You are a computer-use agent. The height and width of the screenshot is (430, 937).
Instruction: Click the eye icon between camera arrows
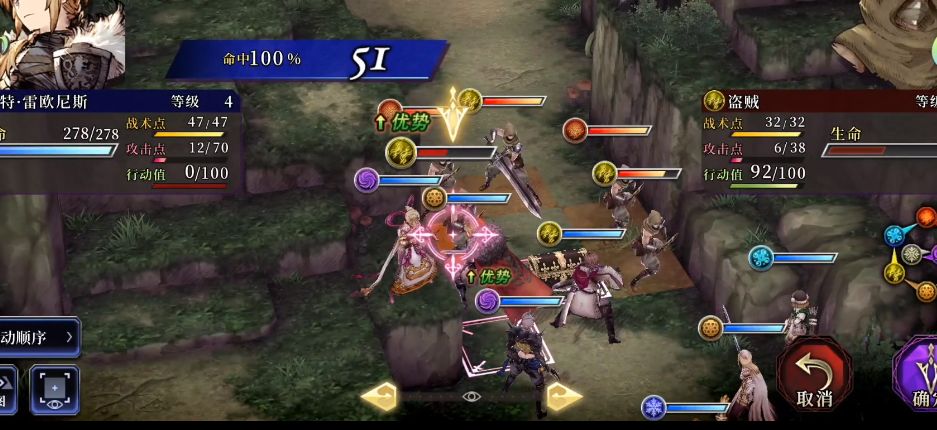pos(472,396)
